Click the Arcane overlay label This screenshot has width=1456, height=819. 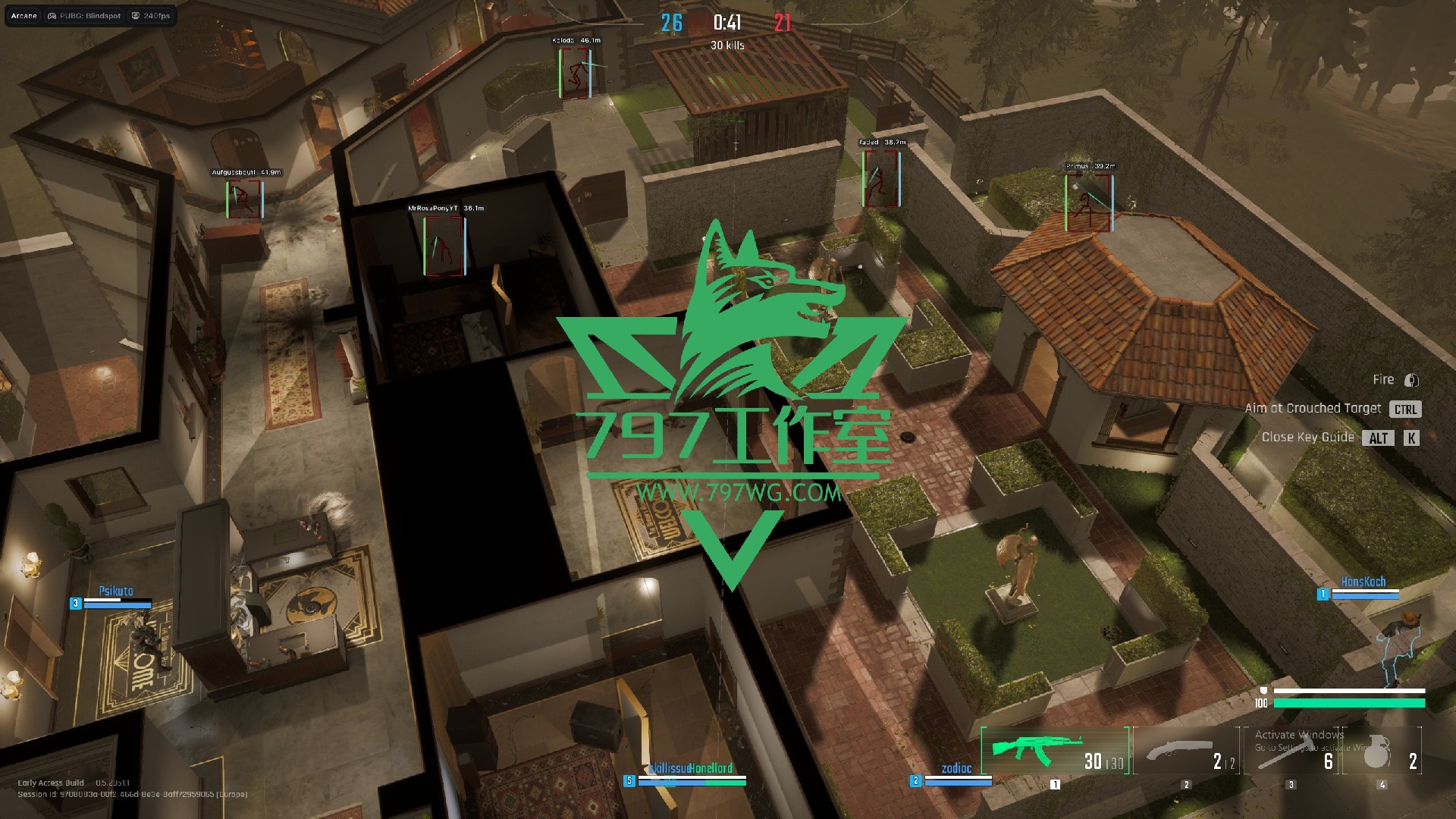tap(24, 16)
